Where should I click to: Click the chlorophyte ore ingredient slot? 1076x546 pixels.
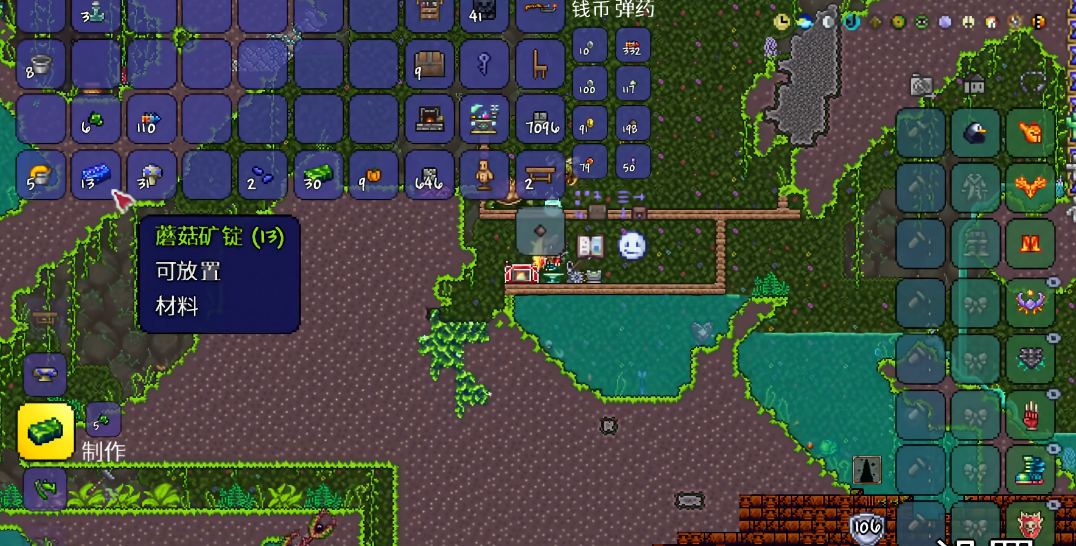point(102,420)
